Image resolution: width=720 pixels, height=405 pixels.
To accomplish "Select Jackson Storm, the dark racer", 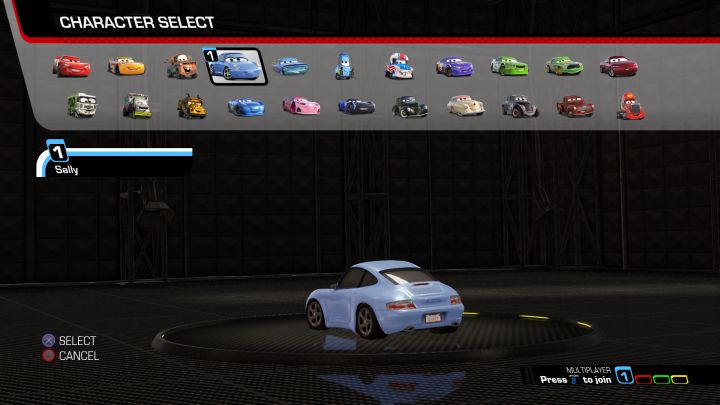I will point(355,104).
